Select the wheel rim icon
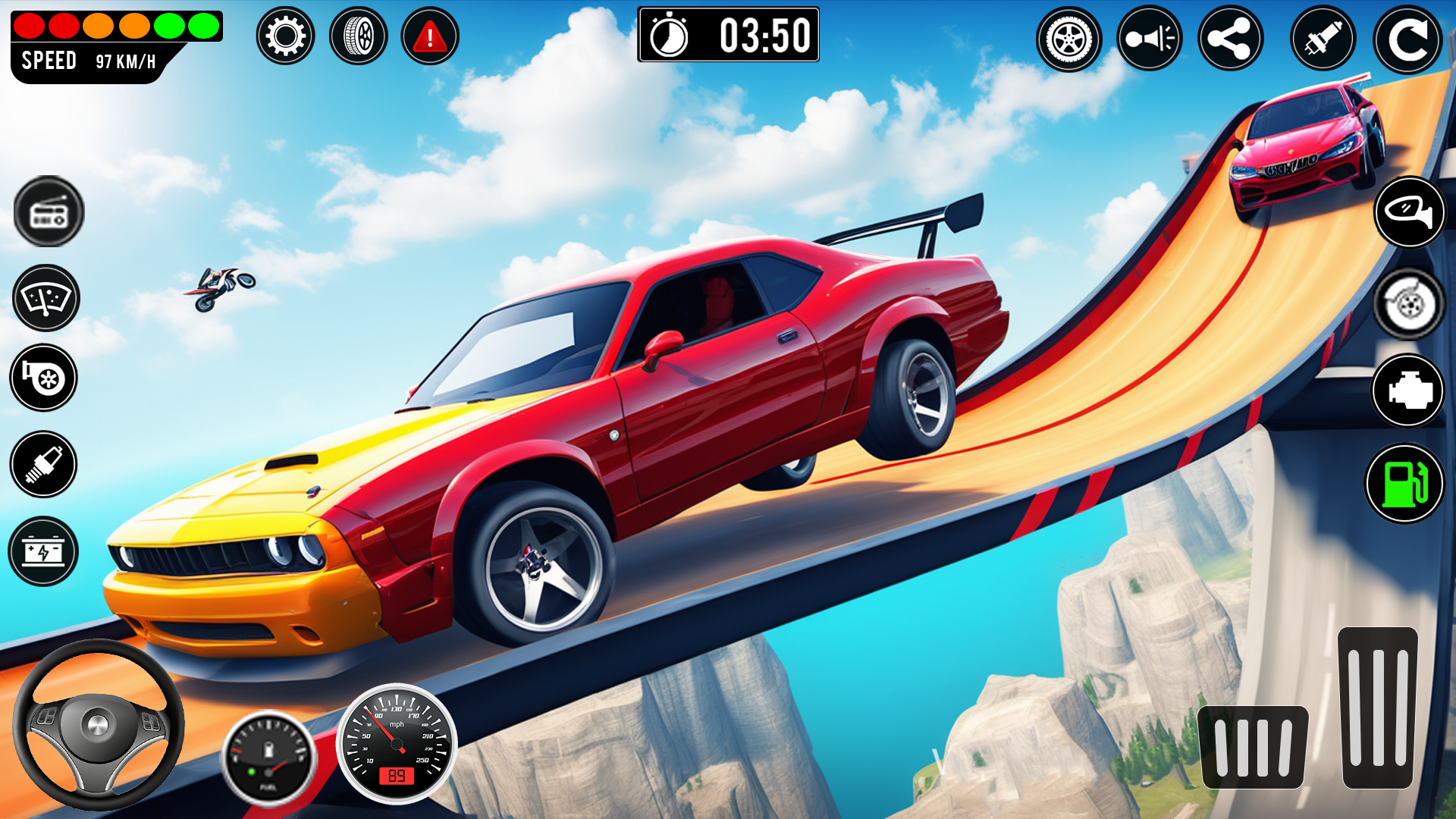This screenshot has width=1456, height=819. 1068,39
